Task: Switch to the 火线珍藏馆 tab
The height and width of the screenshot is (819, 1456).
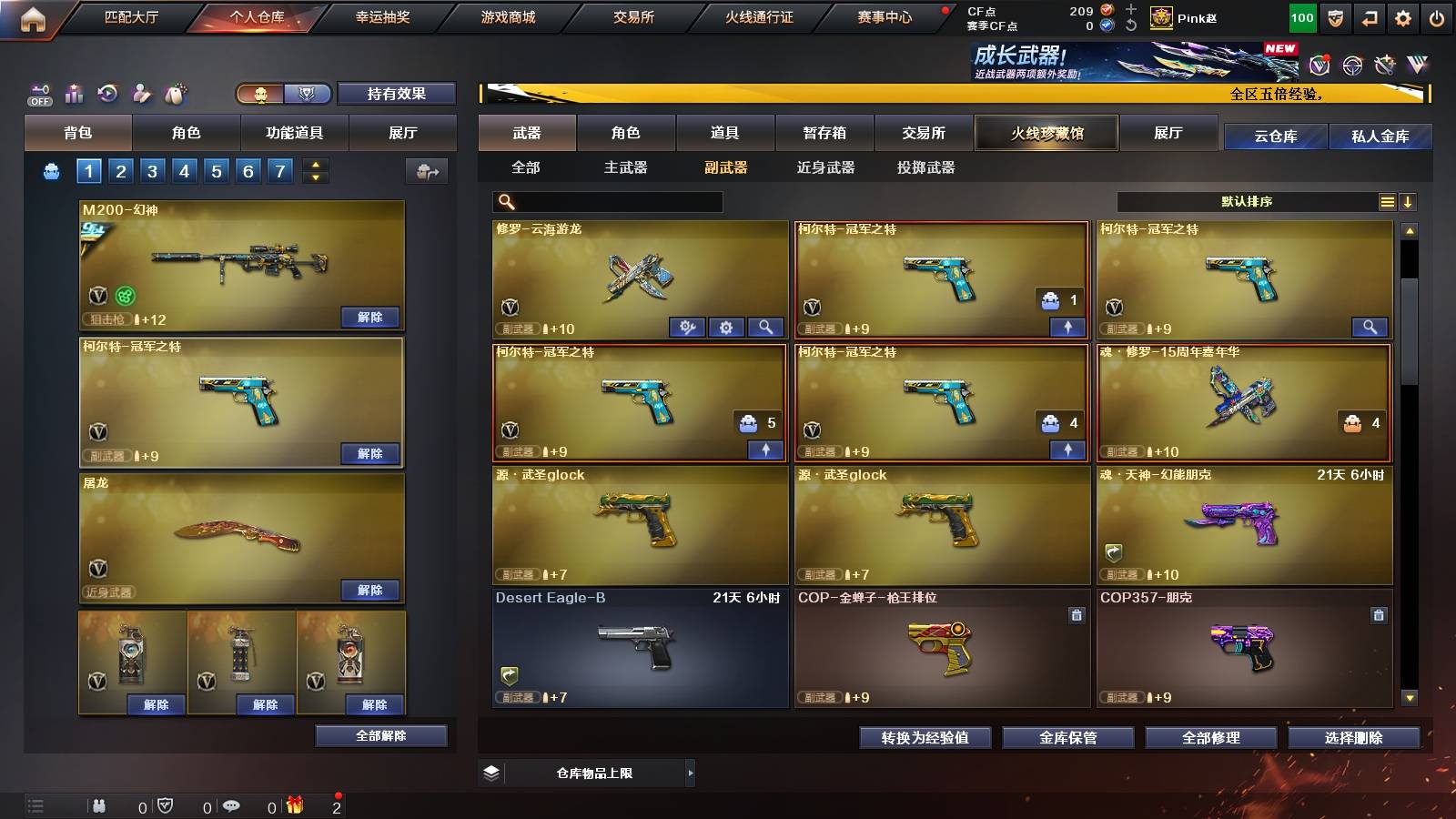Action: (x=1046, y=133)
